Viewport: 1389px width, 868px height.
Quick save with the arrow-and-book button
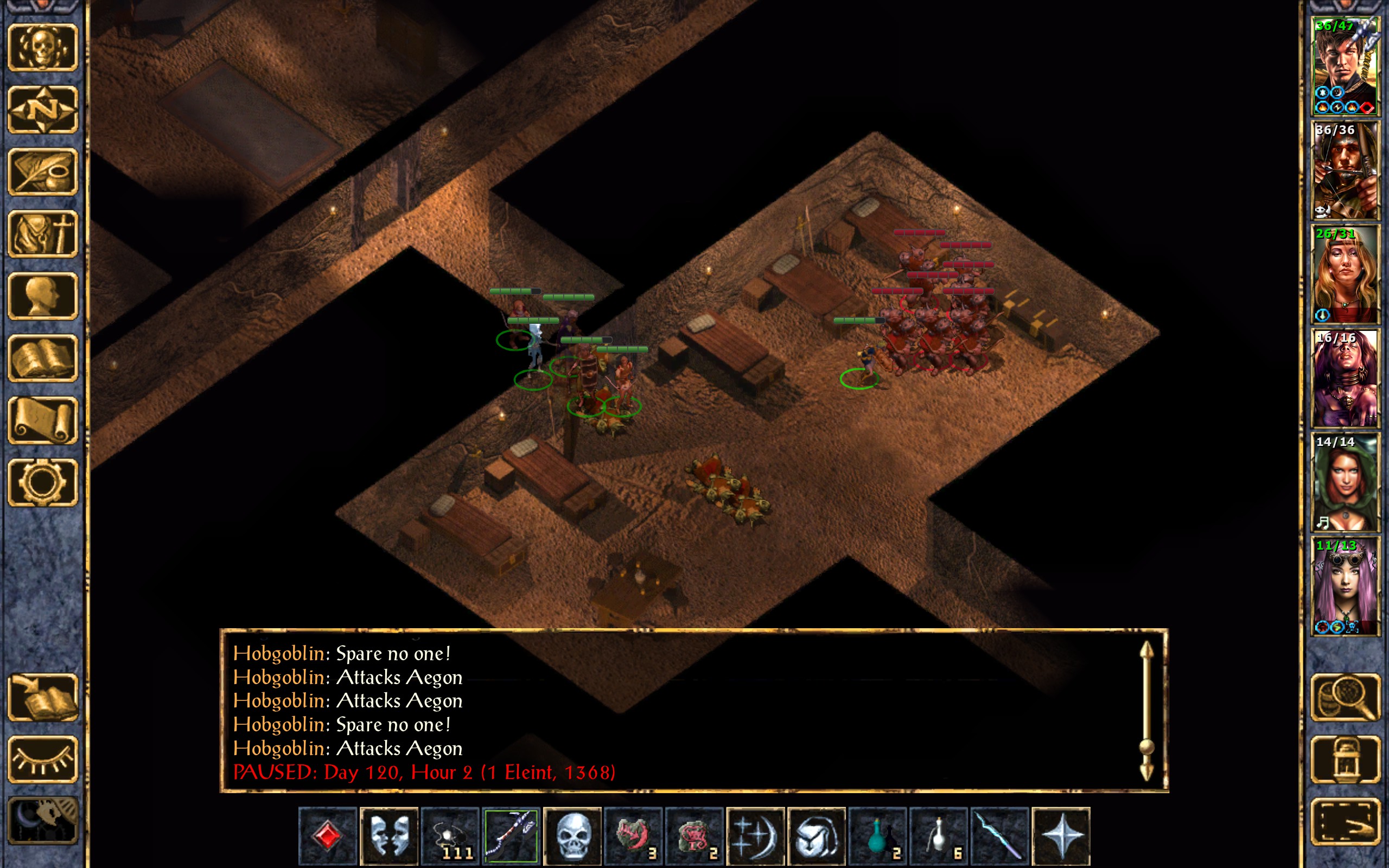tap(43, 698)
